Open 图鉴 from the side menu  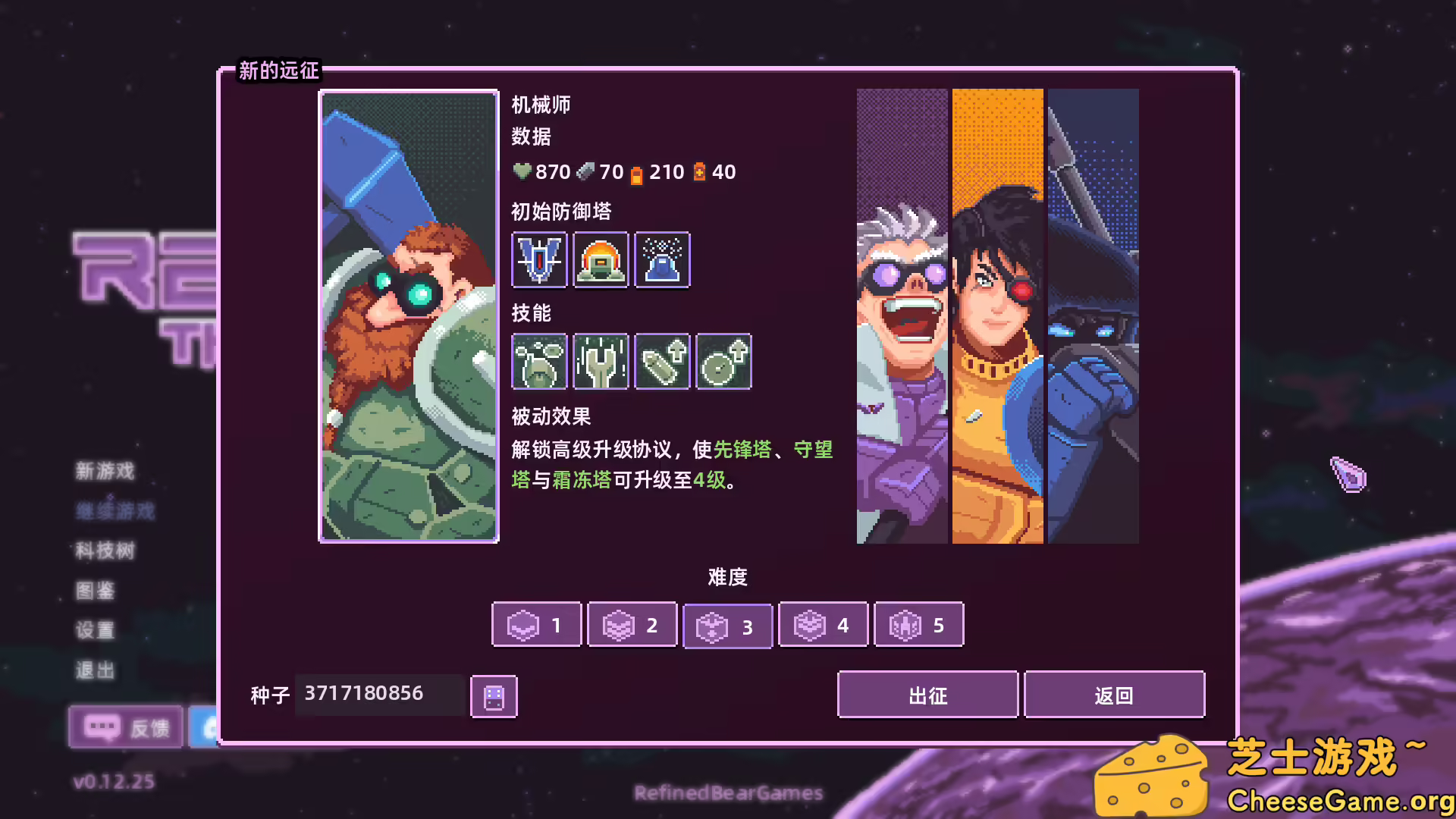94,591
